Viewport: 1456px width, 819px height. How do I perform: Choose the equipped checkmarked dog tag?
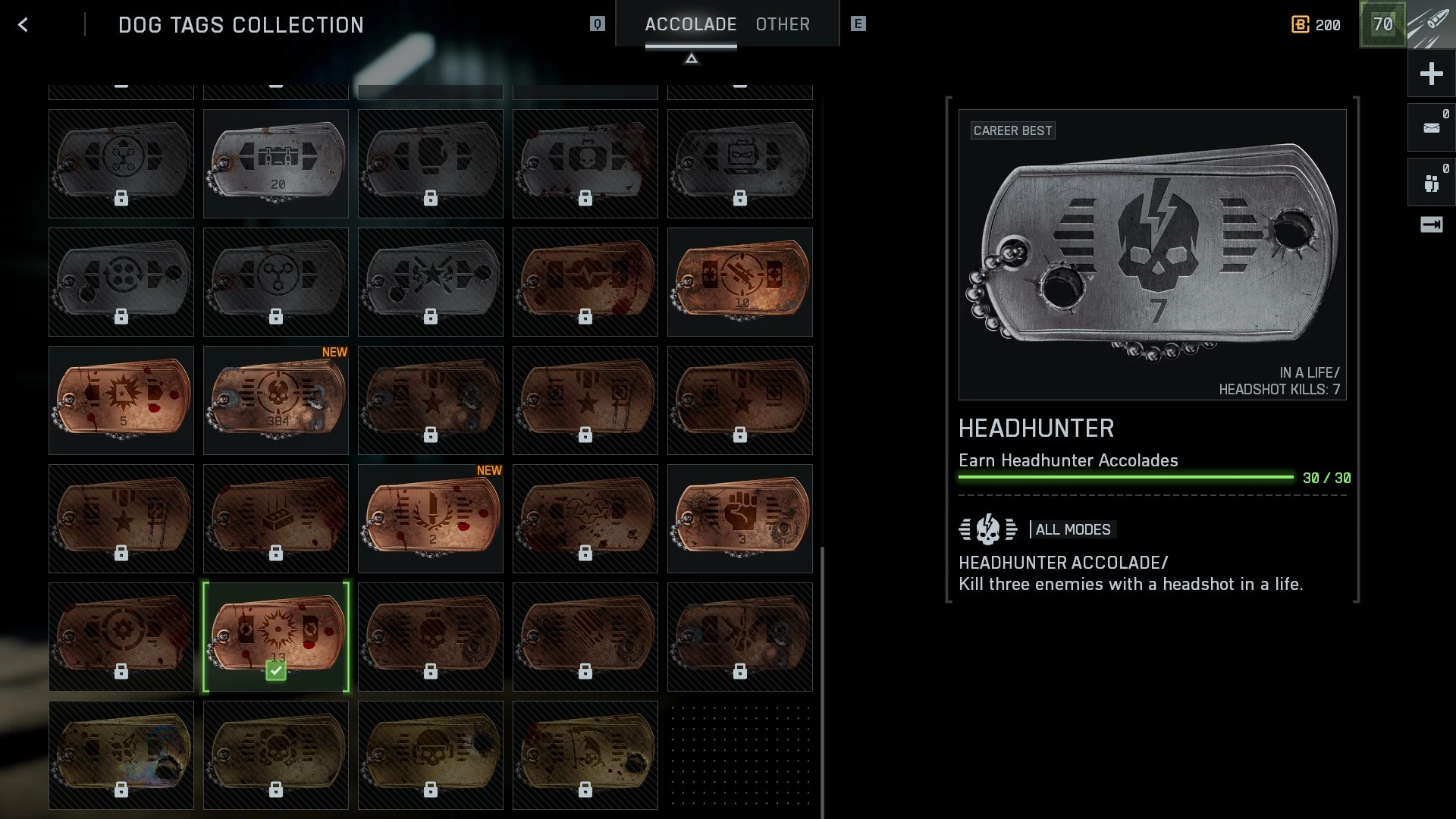click(276, 636)
